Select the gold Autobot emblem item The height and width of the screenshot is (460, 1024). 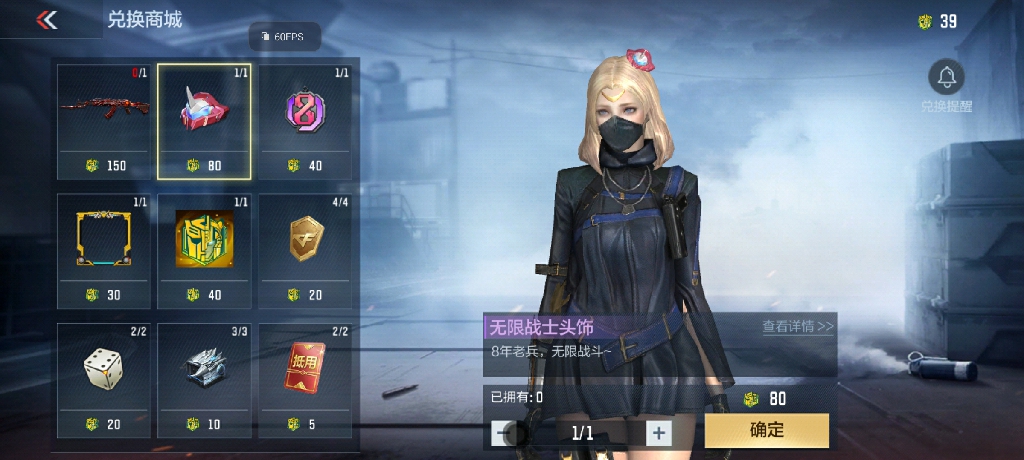tap(205, 240)
